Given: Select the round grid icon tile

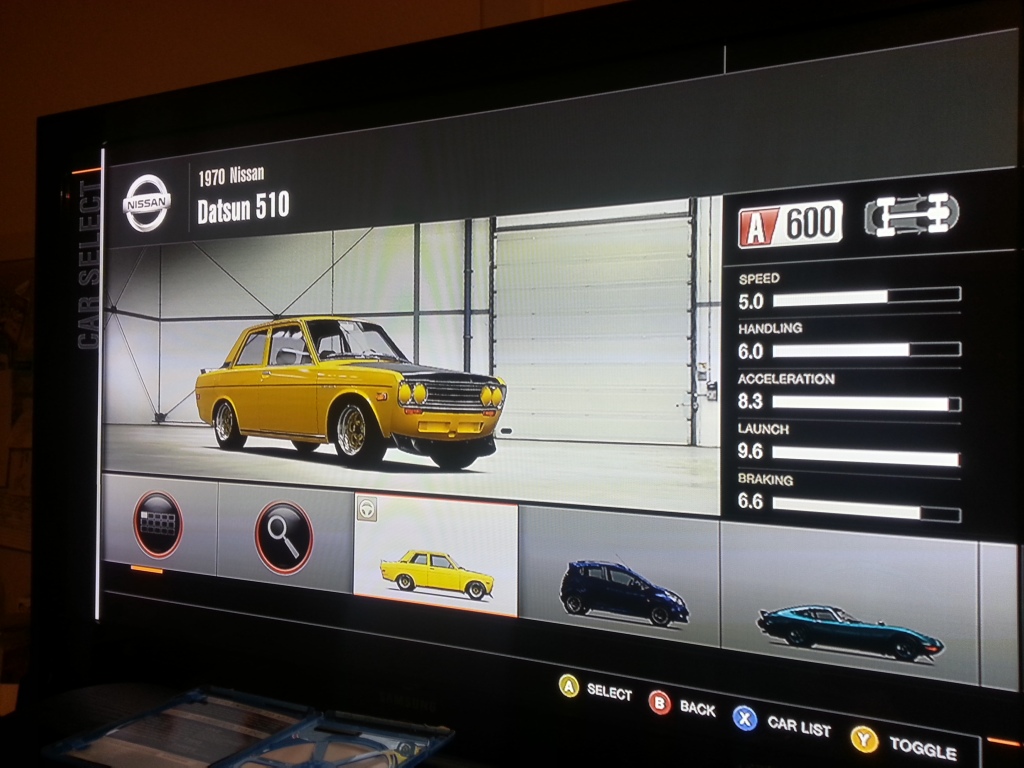Looking at the screenshot, I should [158, 524].
